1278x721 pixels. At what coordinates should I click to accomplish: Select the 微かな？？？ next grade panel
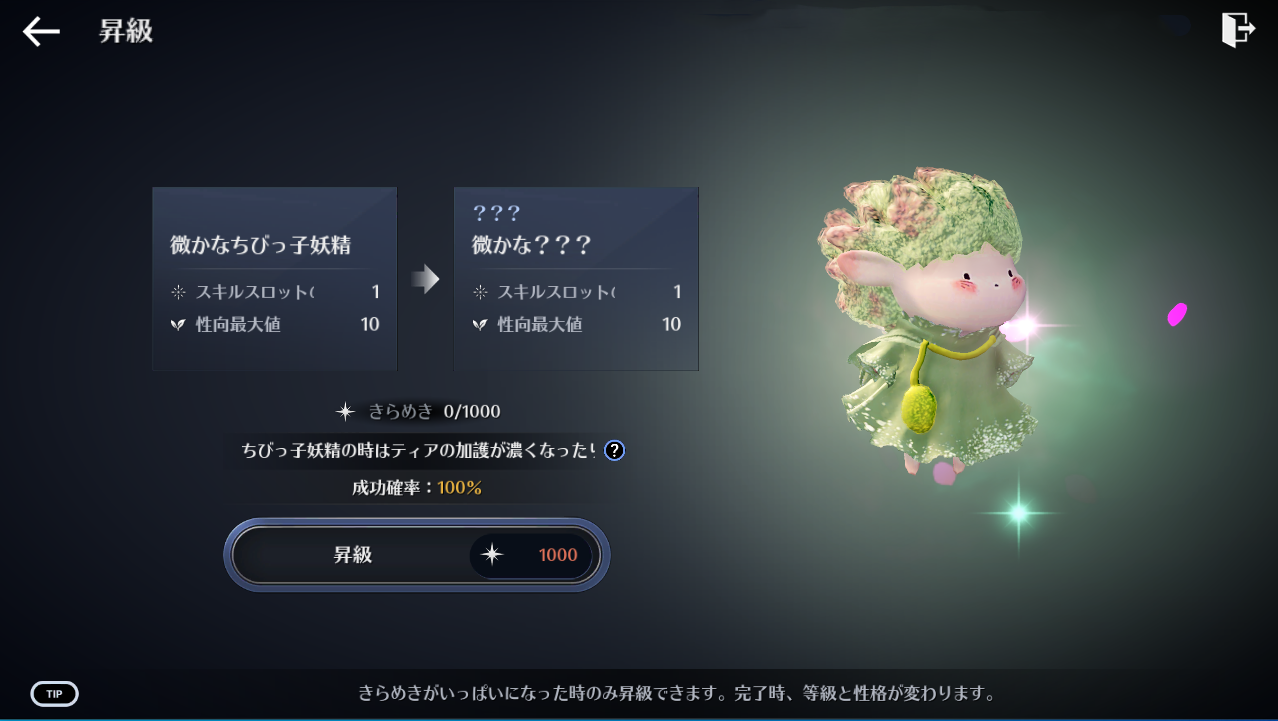pyautogui.click(x=576, y=279)
